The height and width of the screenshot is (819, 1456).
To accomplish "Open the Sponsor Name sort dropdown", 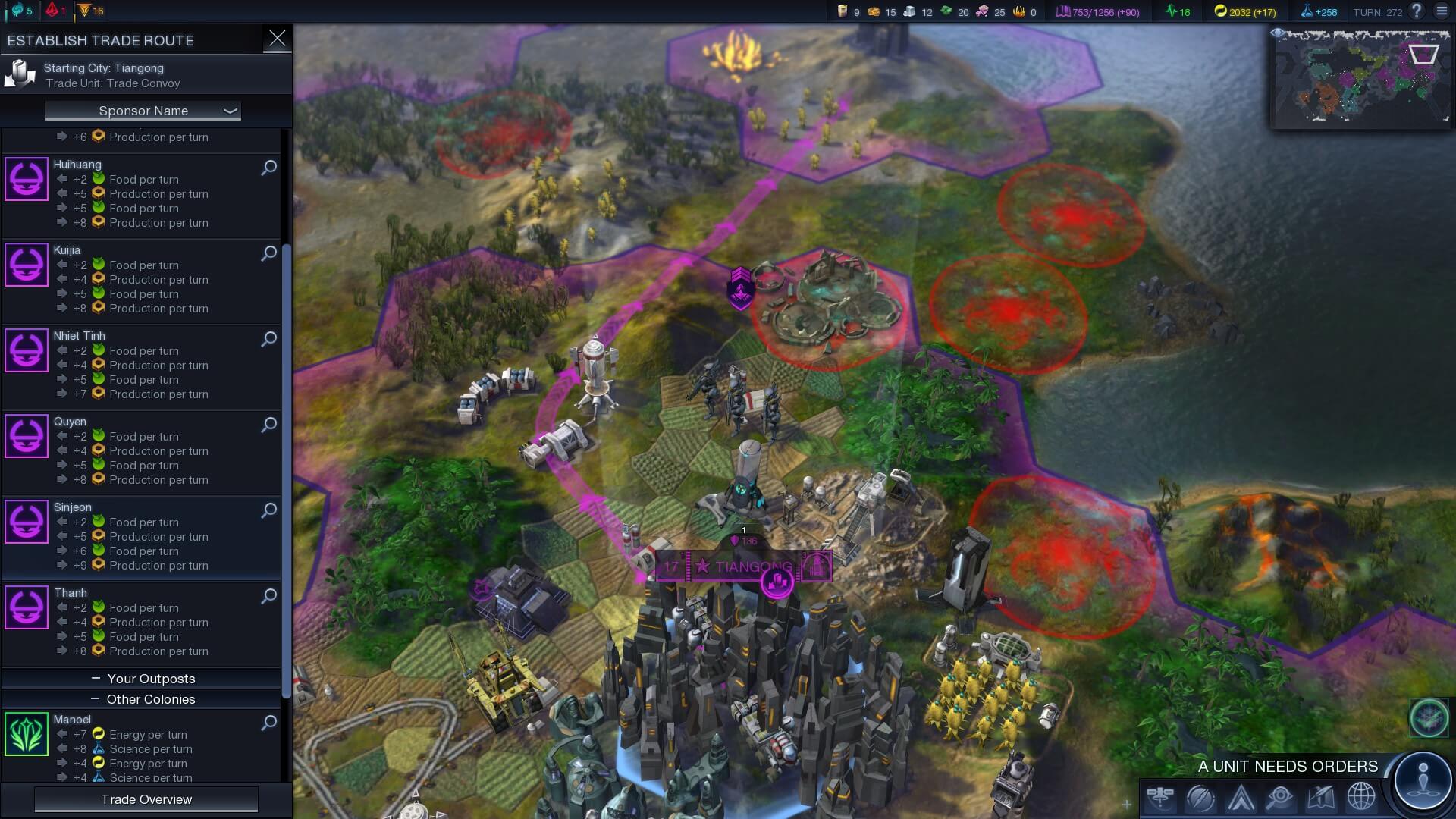I will (x=143, y=111).
